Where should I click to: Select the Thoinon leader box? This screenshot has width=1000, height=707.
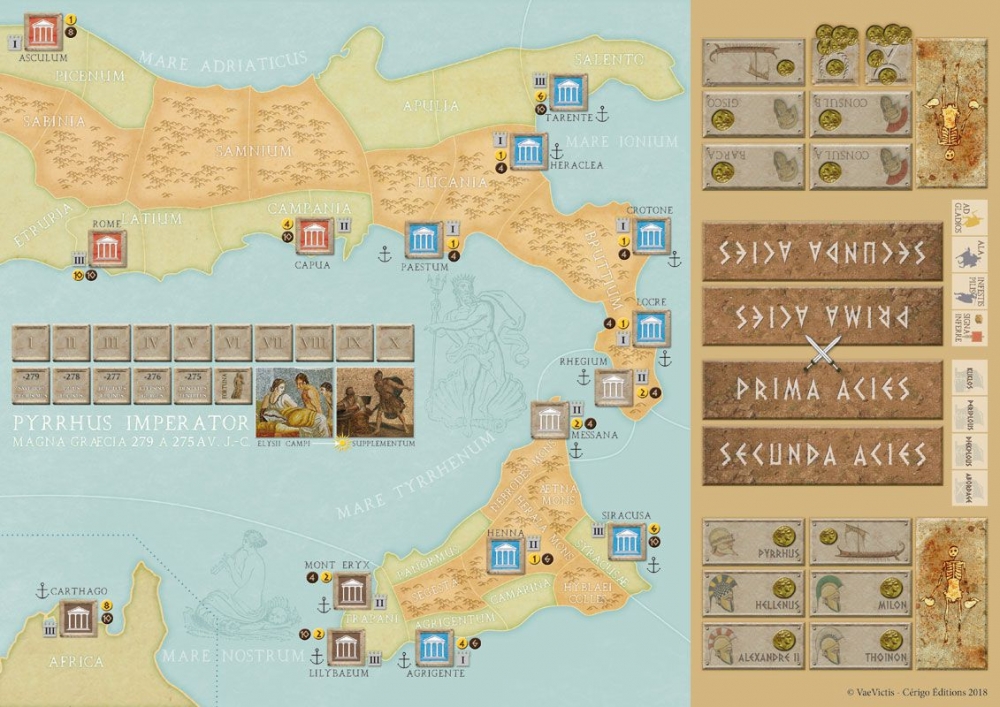(860, 646)
